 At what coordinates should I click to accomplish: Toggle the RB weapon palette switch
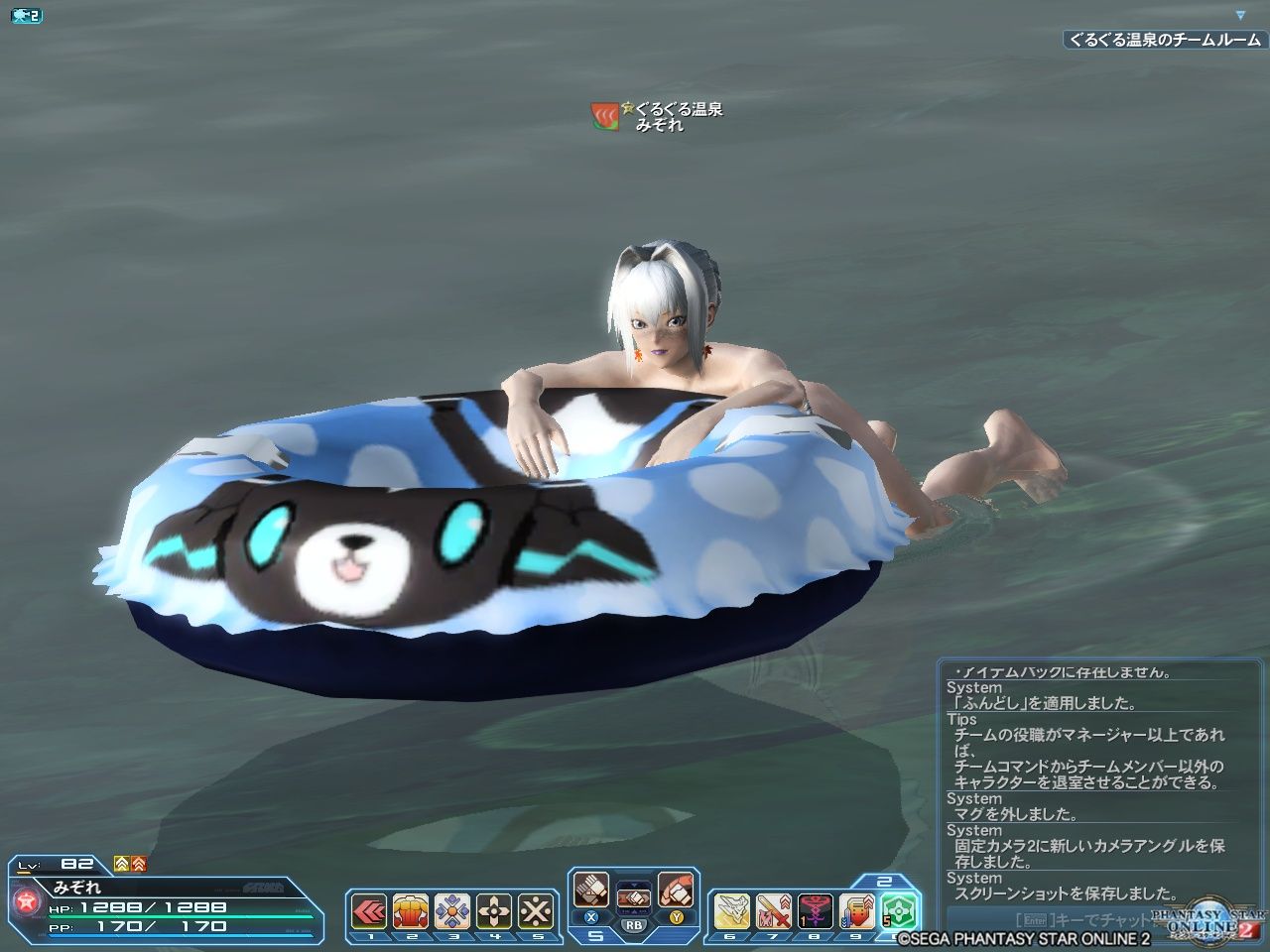(635, 924)
